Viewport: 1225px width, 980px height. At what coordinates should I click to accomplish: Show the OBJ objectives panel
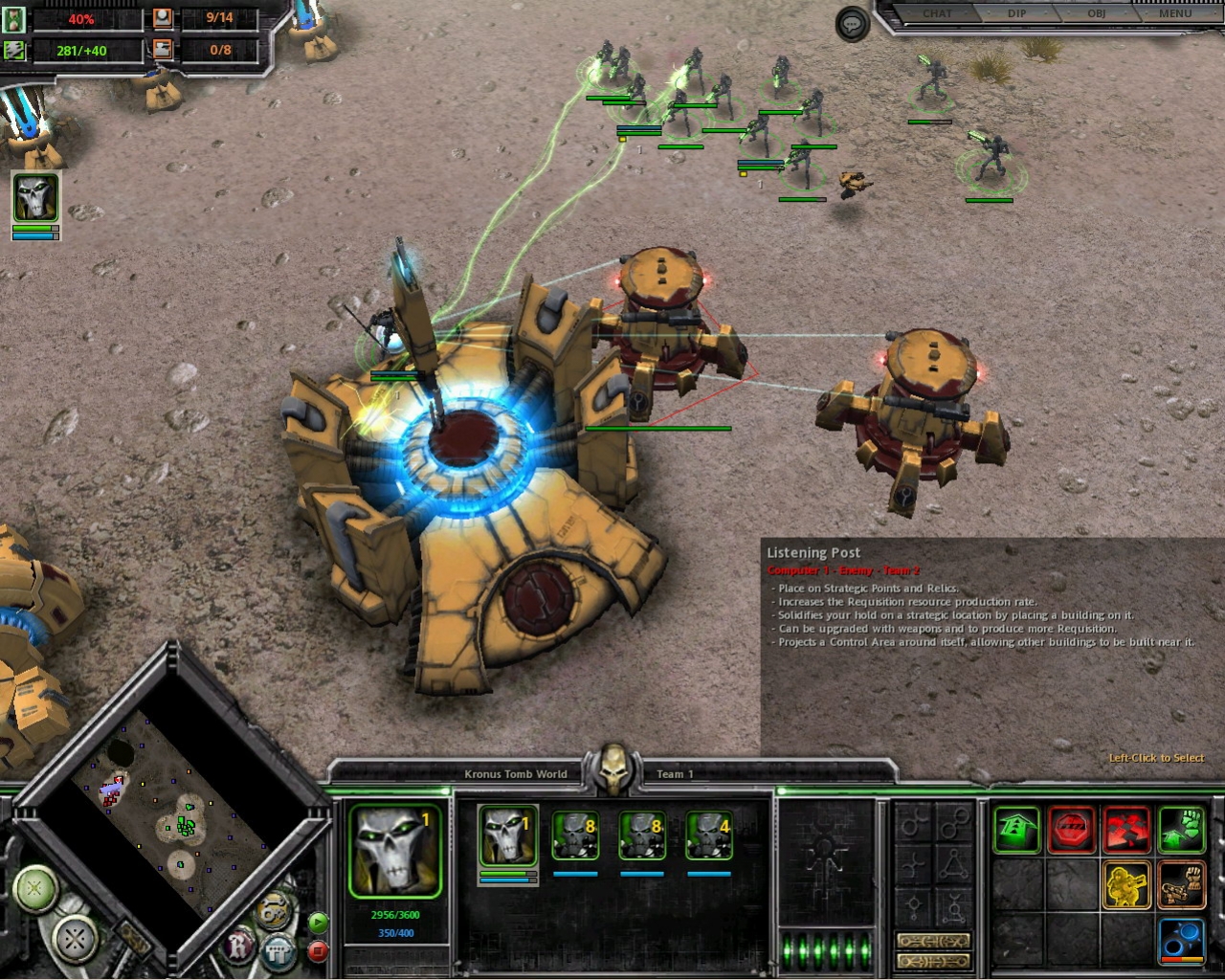pos(1096,13)
